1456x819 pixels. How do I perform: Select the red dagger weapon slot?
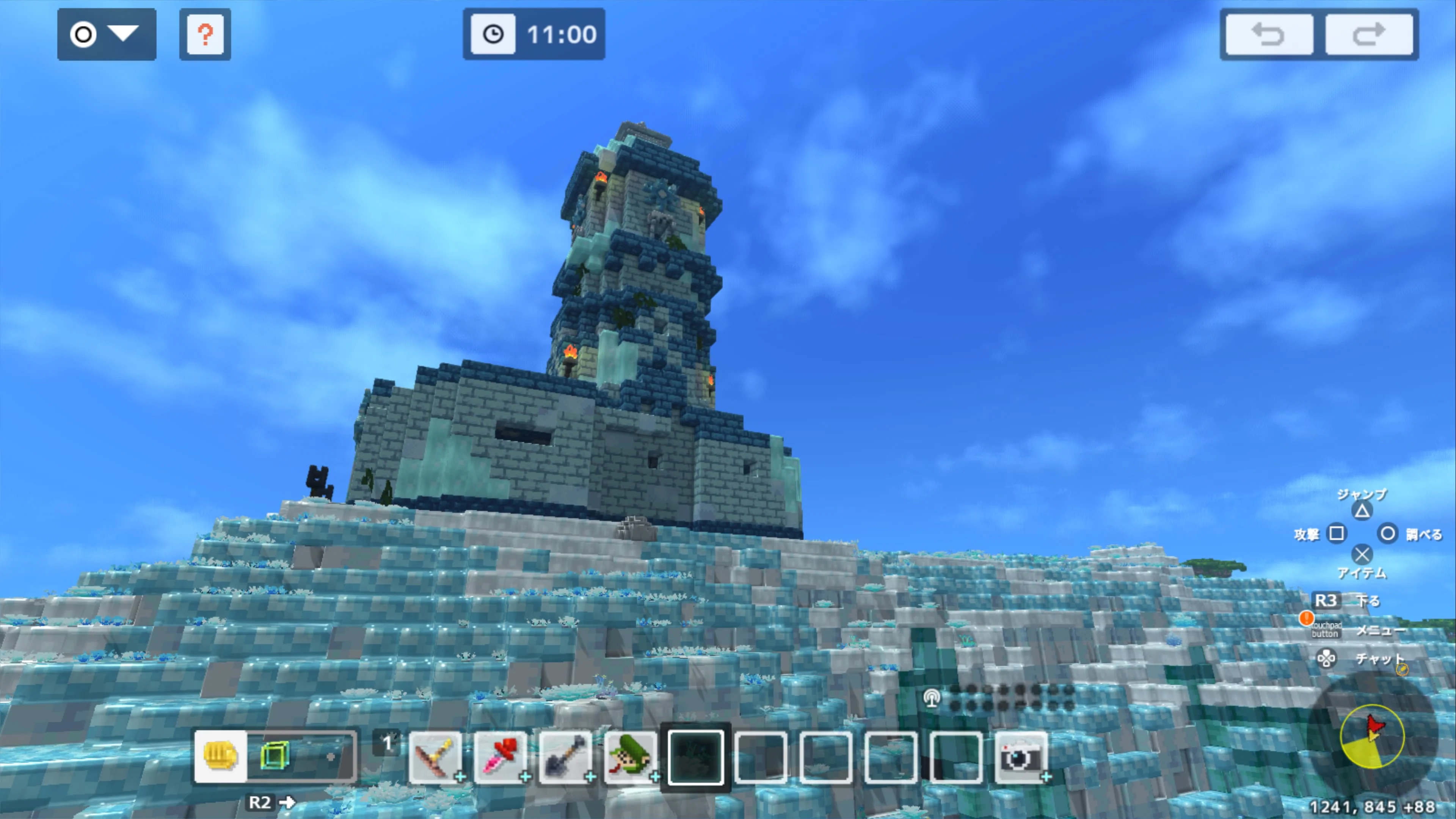pyautogui.click(x=501, y=758)
